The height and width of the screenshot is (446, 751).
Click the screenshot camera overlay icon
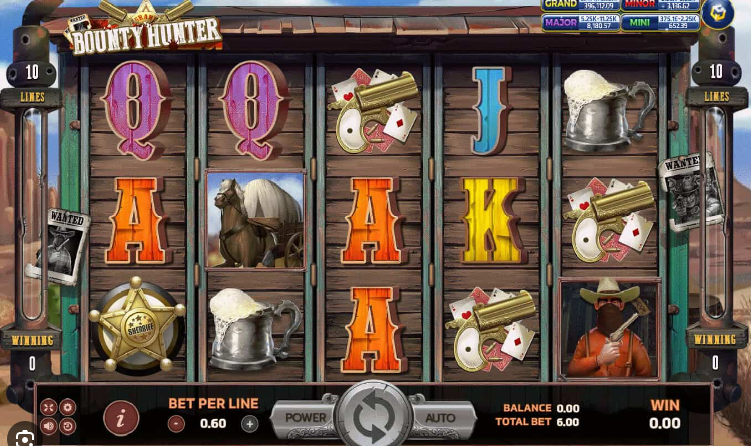(x=25, y=438)
